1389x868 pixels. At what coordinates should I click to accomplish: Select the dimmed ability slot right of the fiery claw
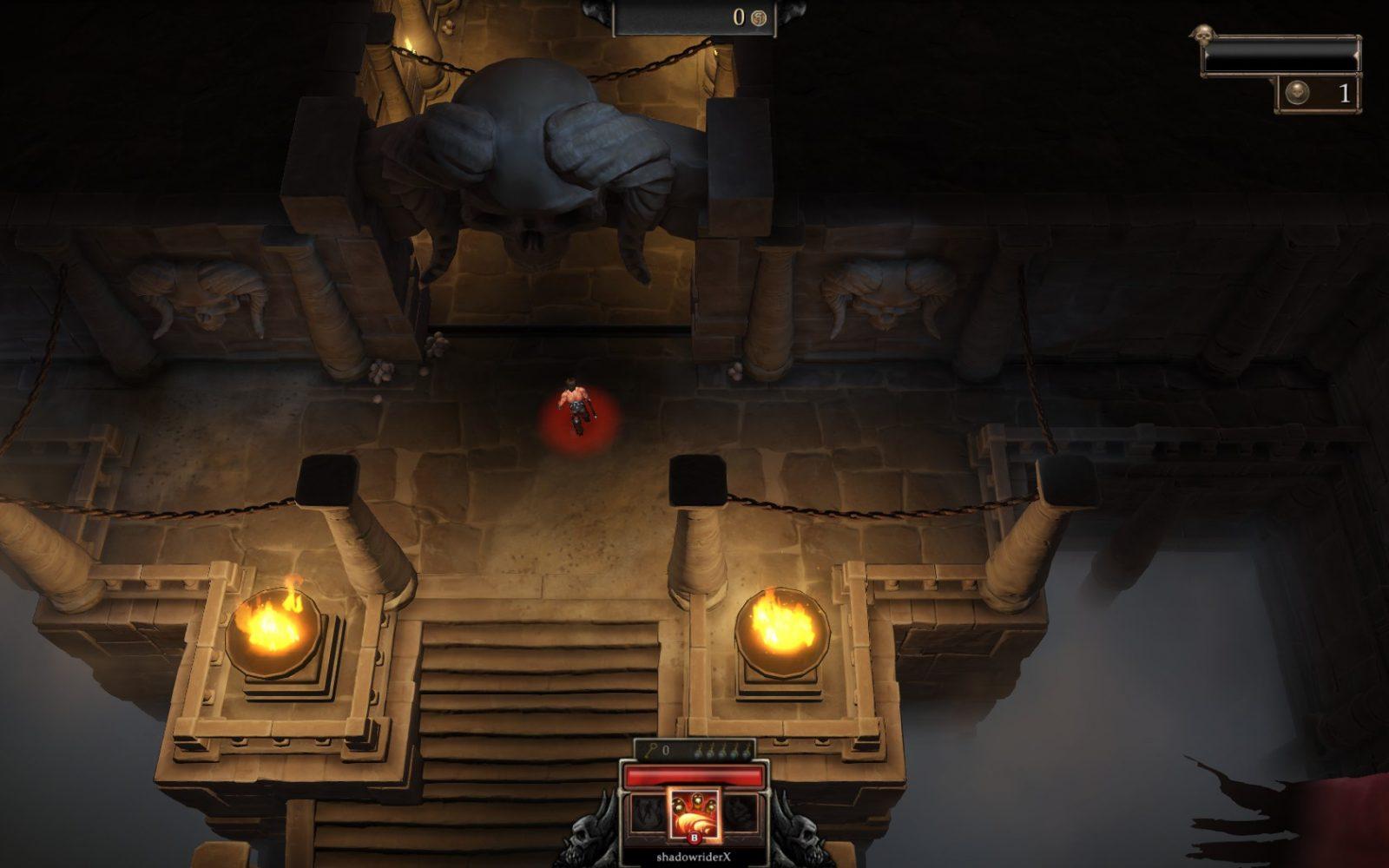click(743, 814)
